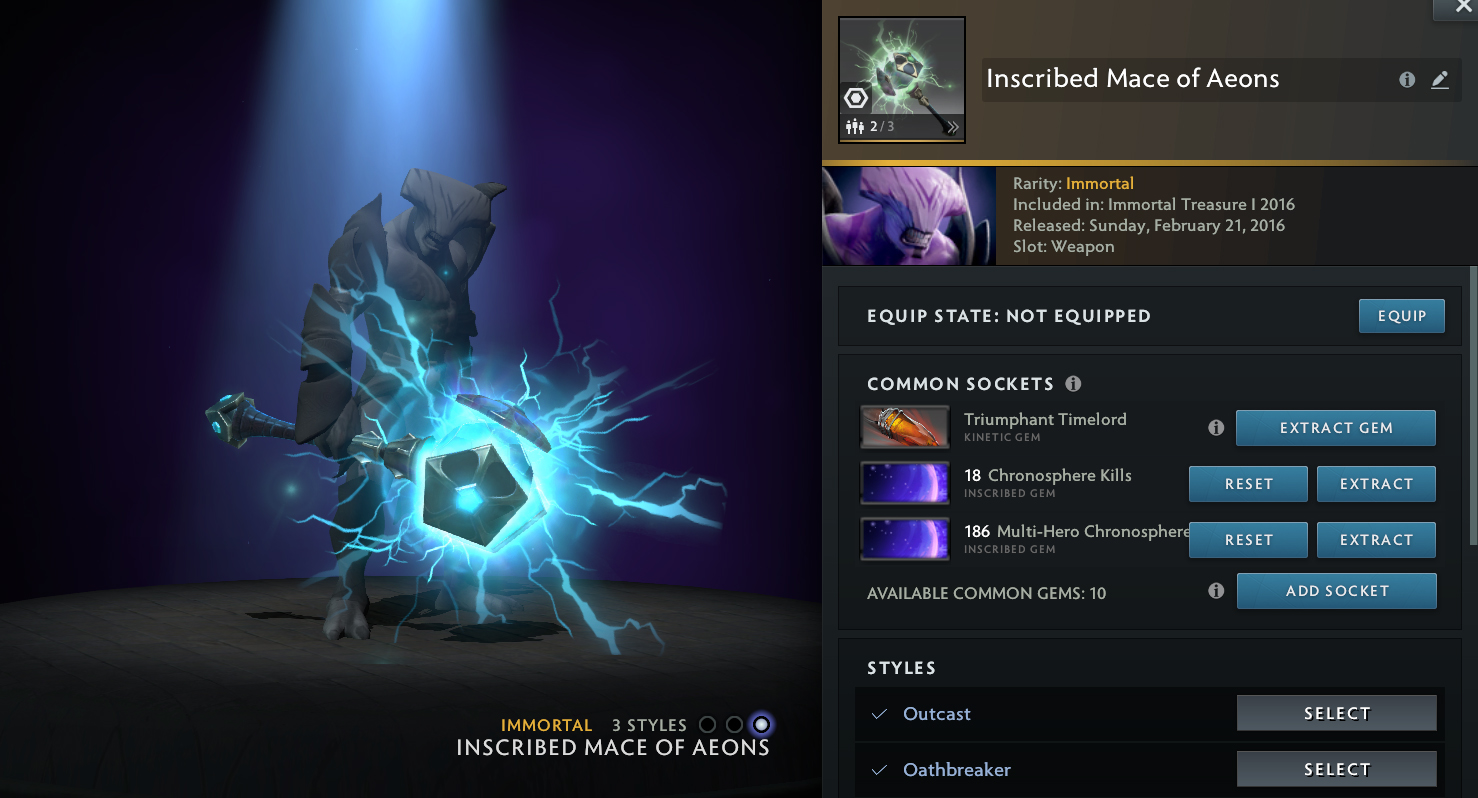This screenshot has height=798, width=1478.
Task: Open info next to Available Common Gems
Action: [1216, 591]
